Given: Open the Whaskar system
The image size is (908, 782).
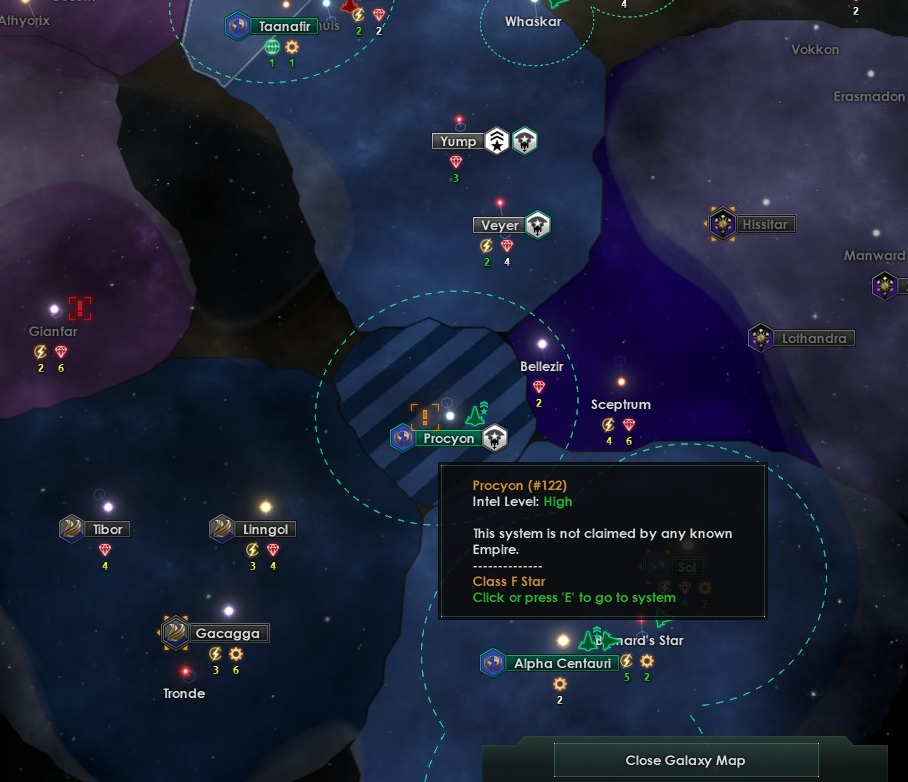Looking at the screenshot, I should (533, 22).
